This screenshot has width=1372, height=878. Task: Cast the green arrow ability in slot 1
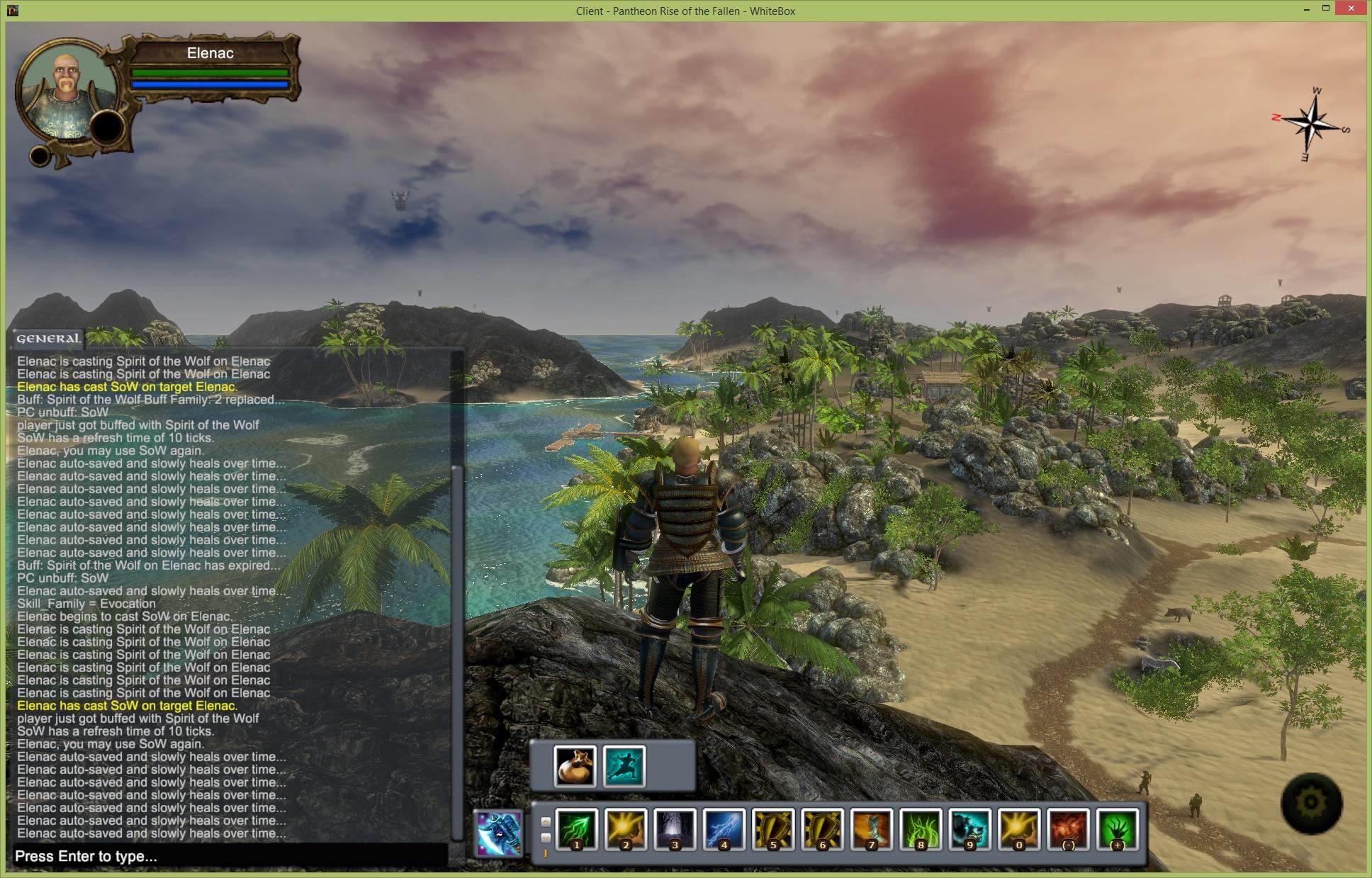576,829
